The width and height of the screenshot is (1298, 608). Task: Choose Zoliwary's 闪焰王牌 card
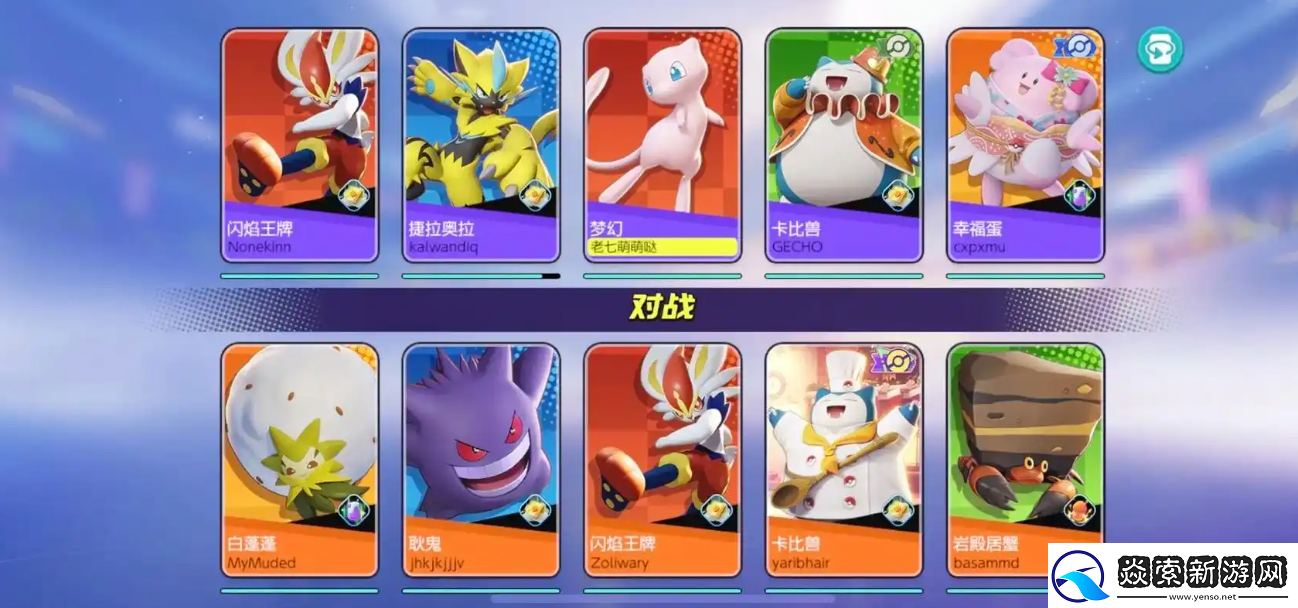coord(663,460)
